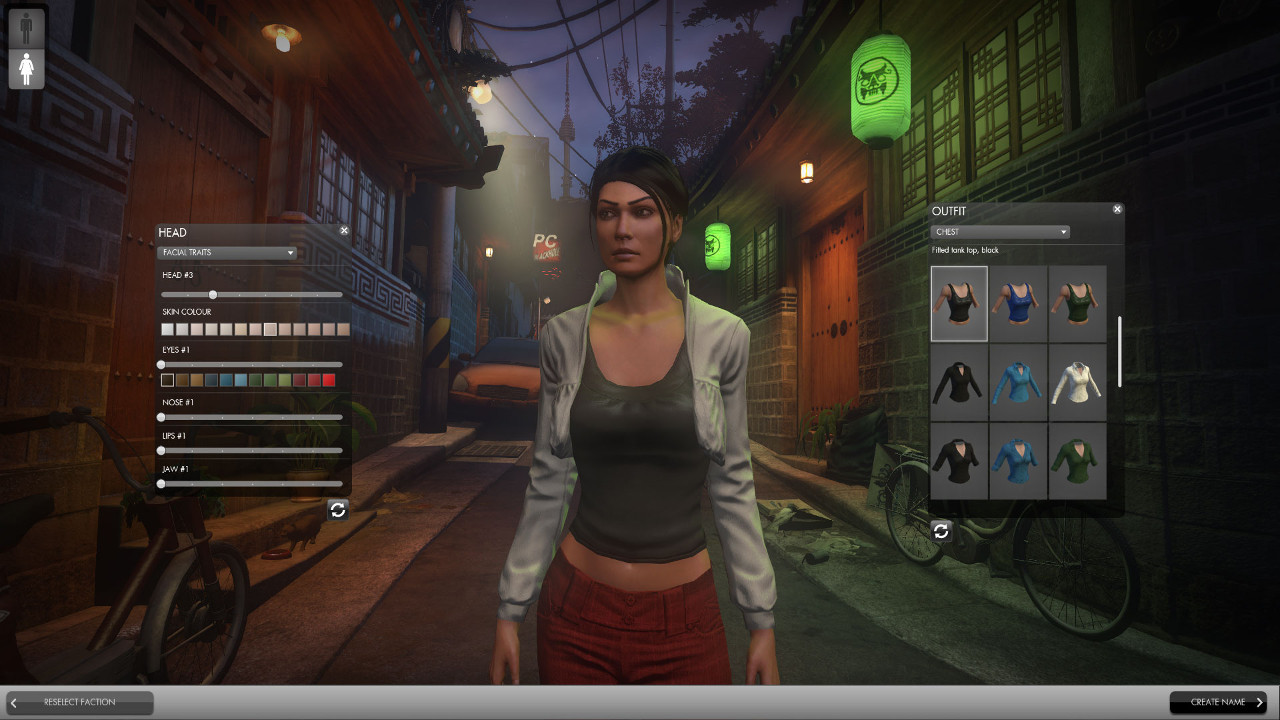Select the male body type icon
Image resolution: width=1280 pixels, height=720 pixels.
coord(27,27)
